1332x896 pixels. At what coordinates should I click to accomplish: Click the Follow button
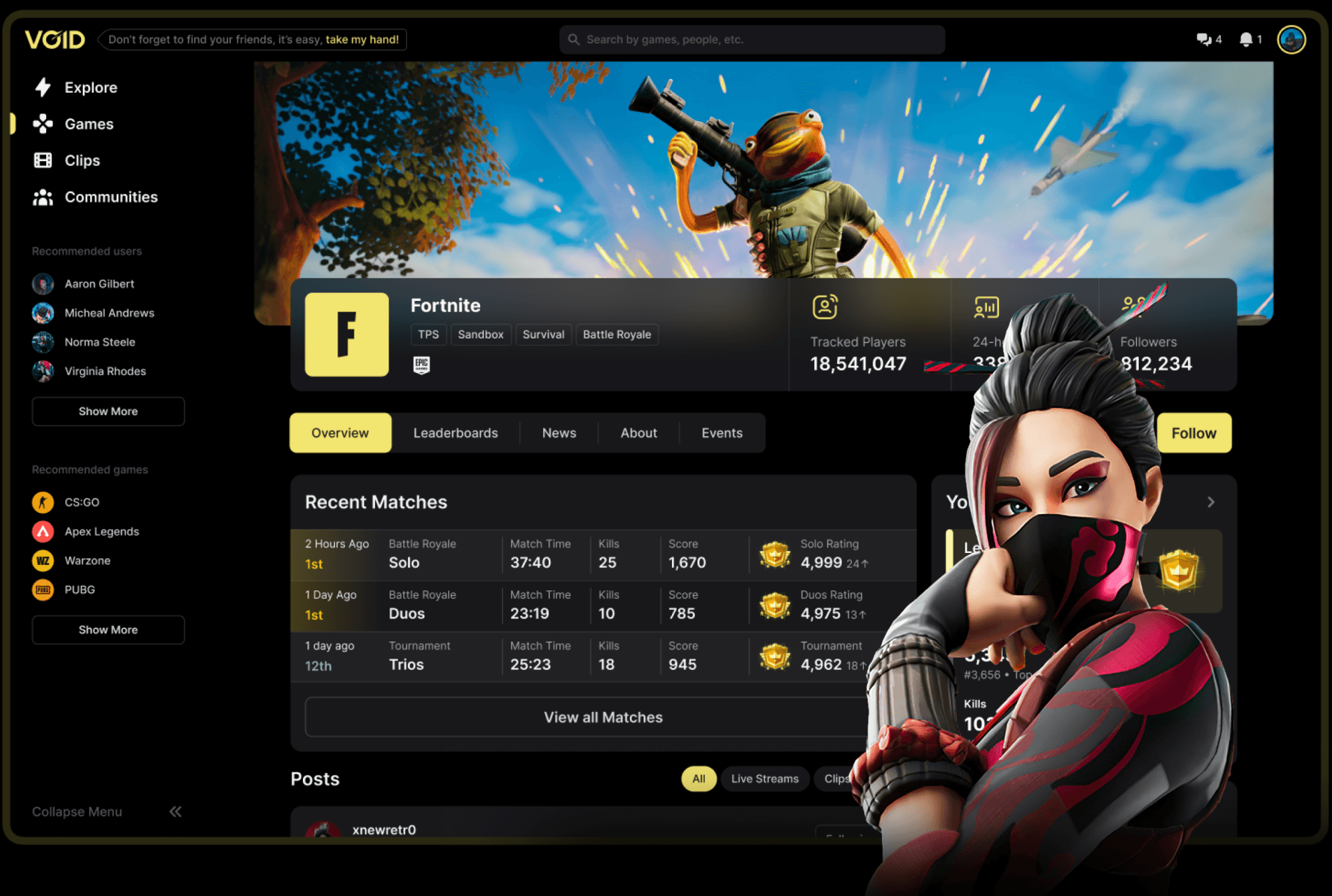[x=1194, y=433]
